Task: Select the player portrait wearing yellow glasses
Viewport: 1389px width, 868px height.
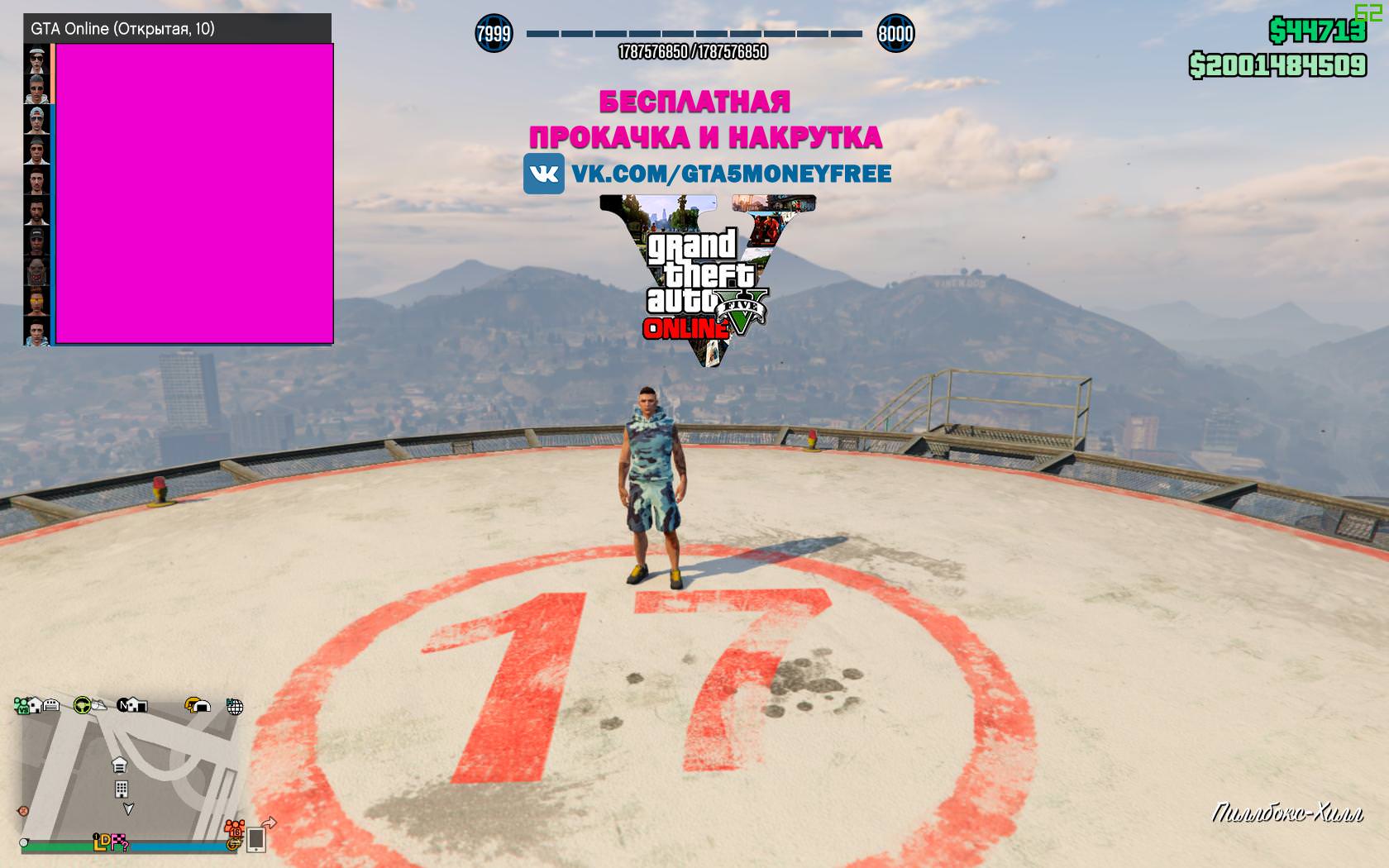Action: click(x=36, y=301)
